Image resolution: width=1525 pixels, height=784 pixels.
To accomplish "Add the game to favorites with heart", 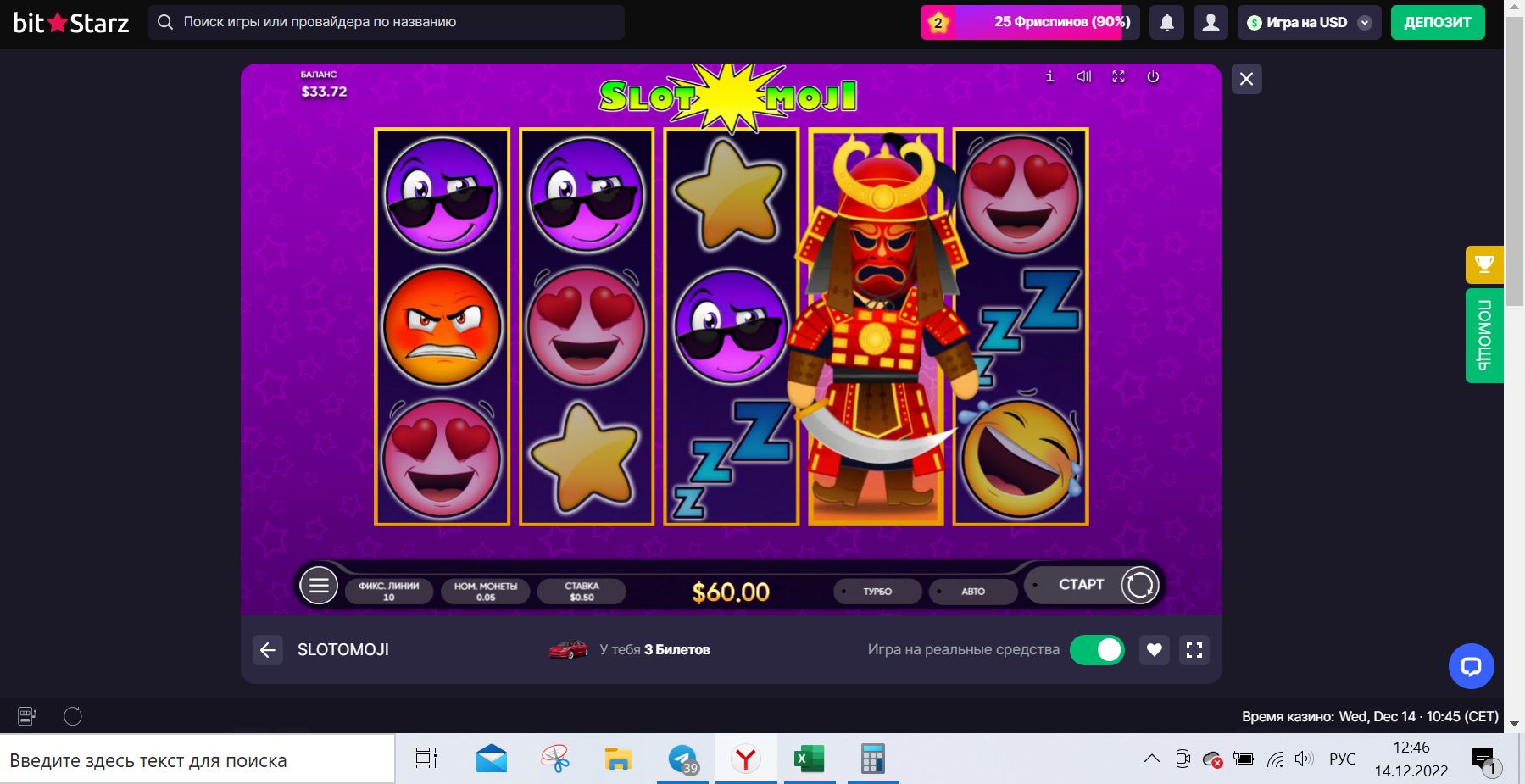I will [1154, 650].
